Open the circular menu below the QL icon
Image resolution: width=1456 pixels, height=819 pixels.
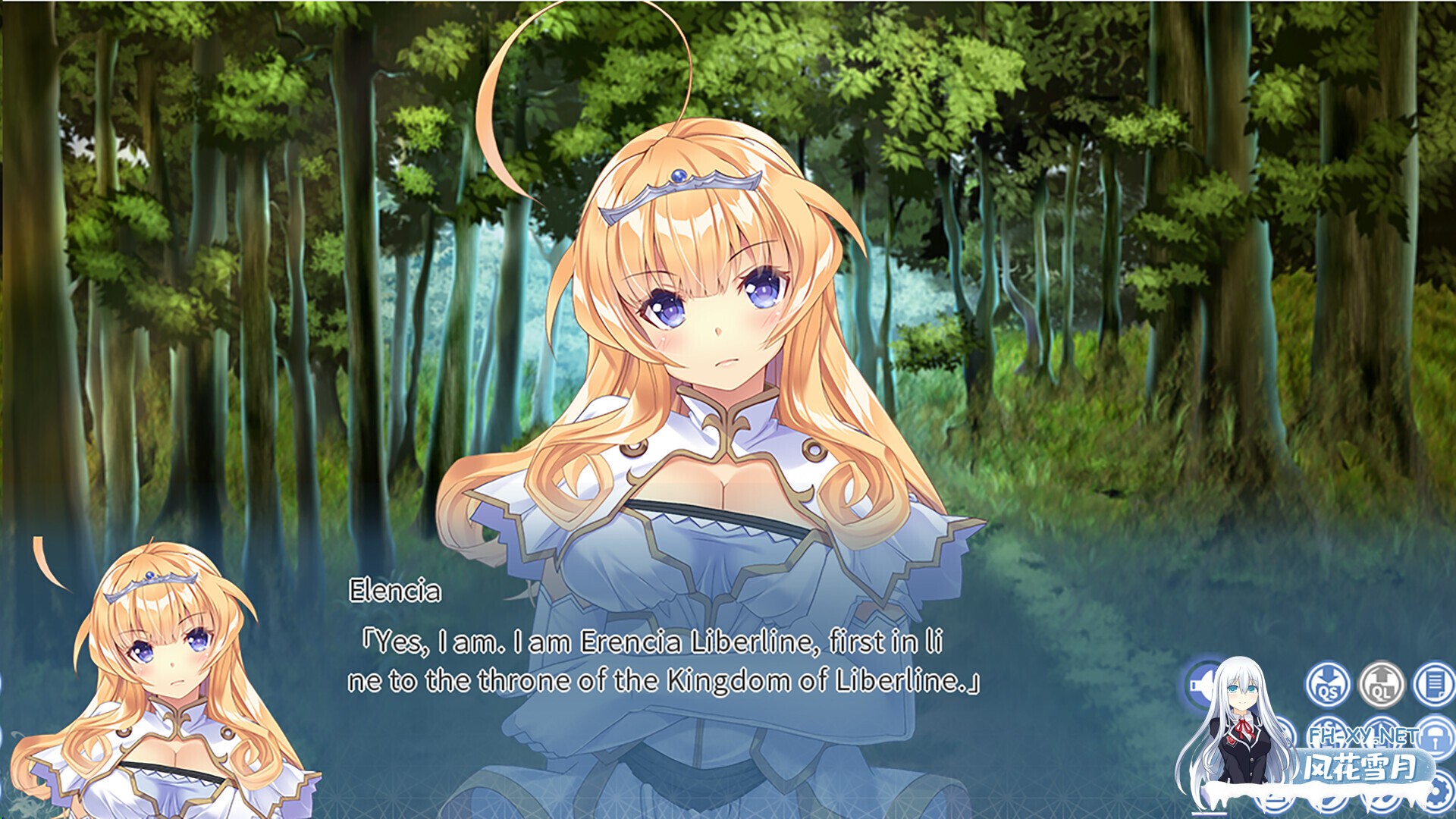click(x=1379, y=735)
